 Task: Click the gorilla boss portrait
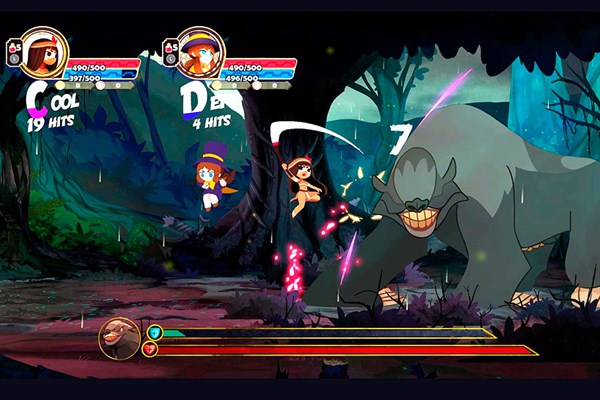119,338
